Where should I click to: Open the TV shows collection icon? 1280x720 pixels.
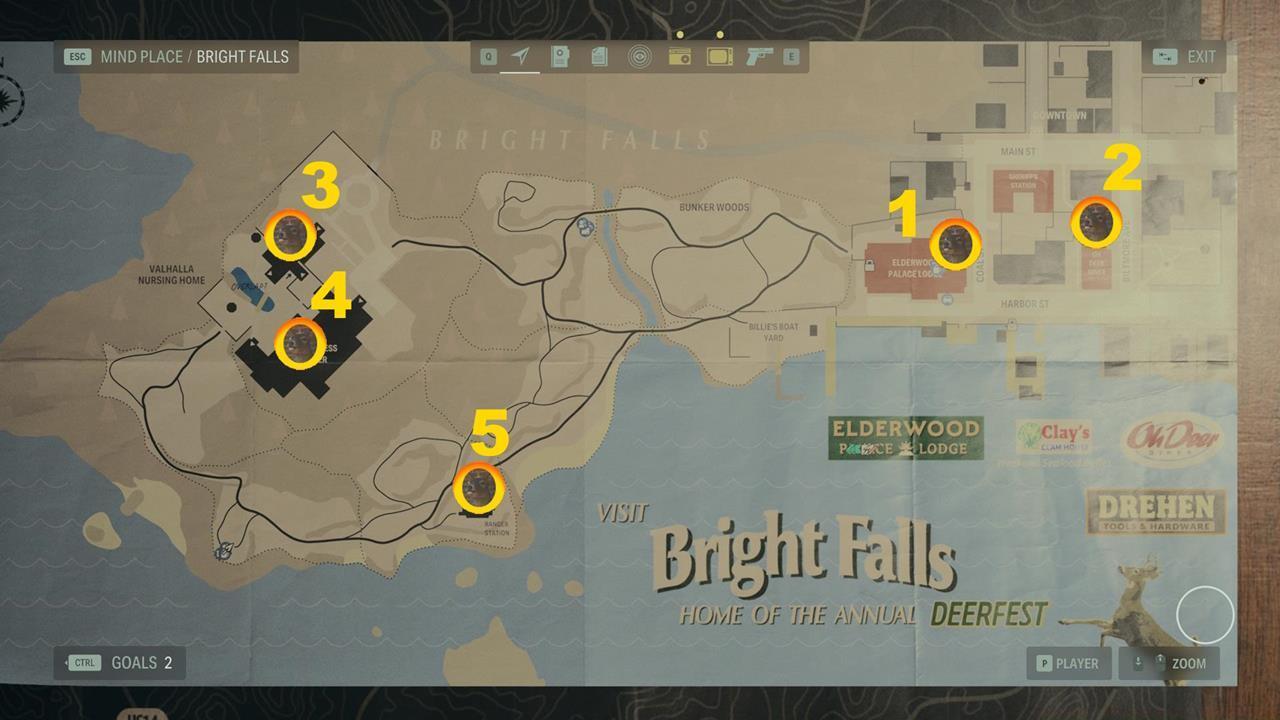tap(720, 57)
